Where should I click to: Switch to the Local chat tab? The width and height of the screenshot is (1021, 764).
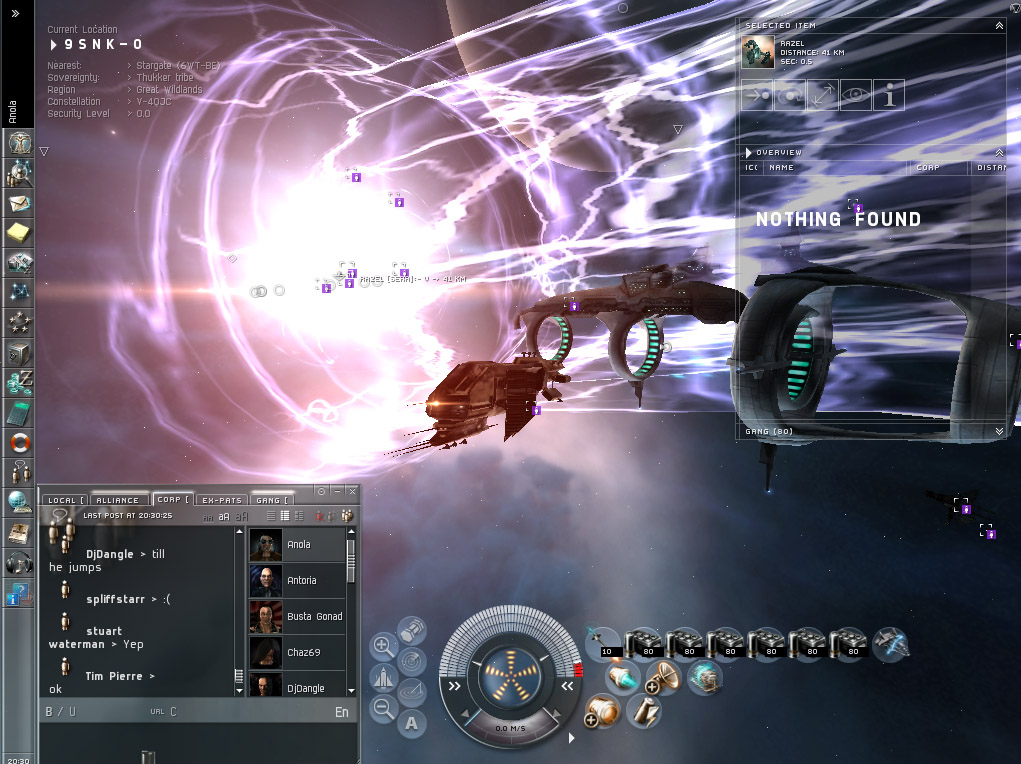66,500
